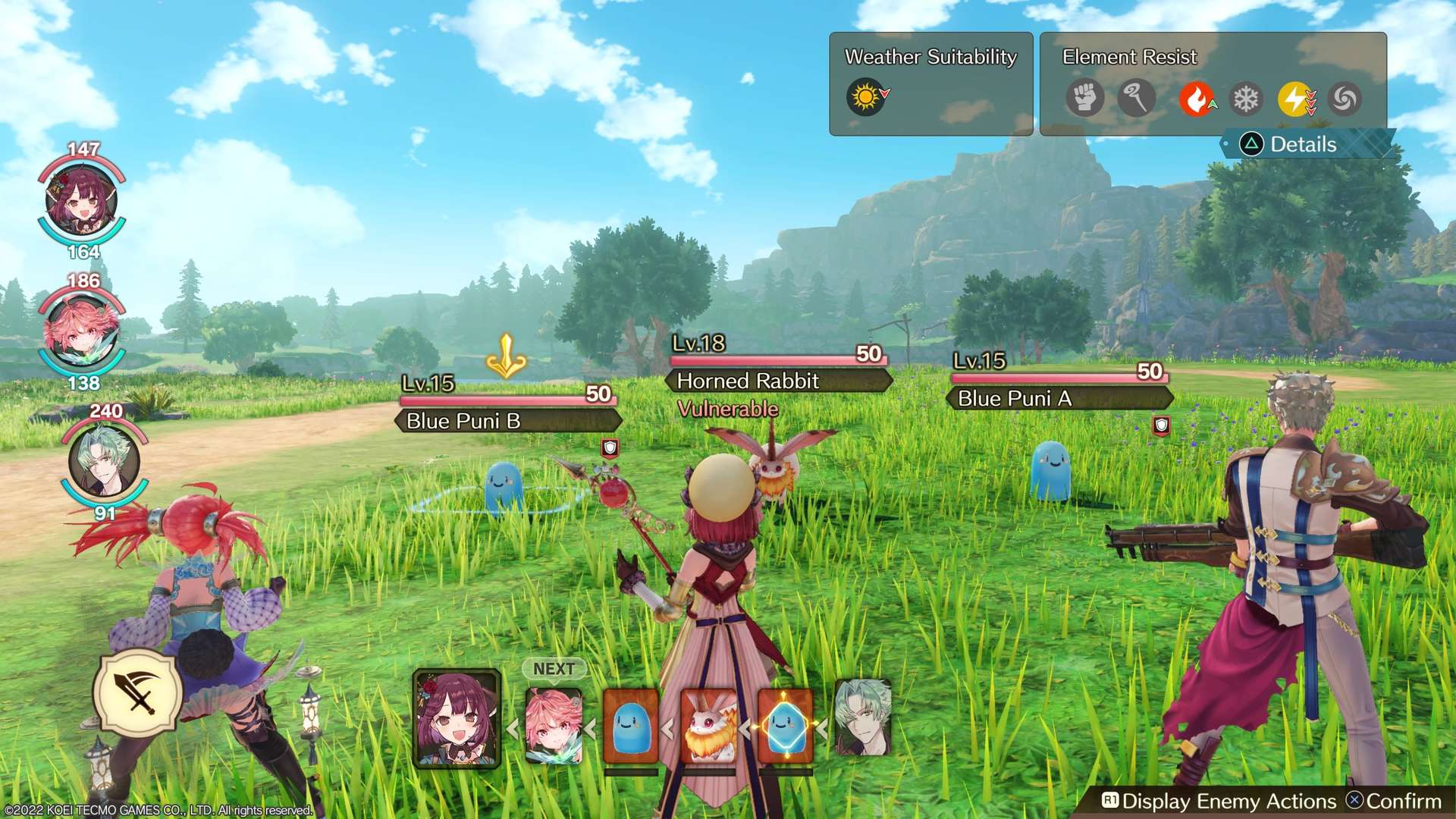Inspect the wind swirl resist icon

pos(1345,99)
